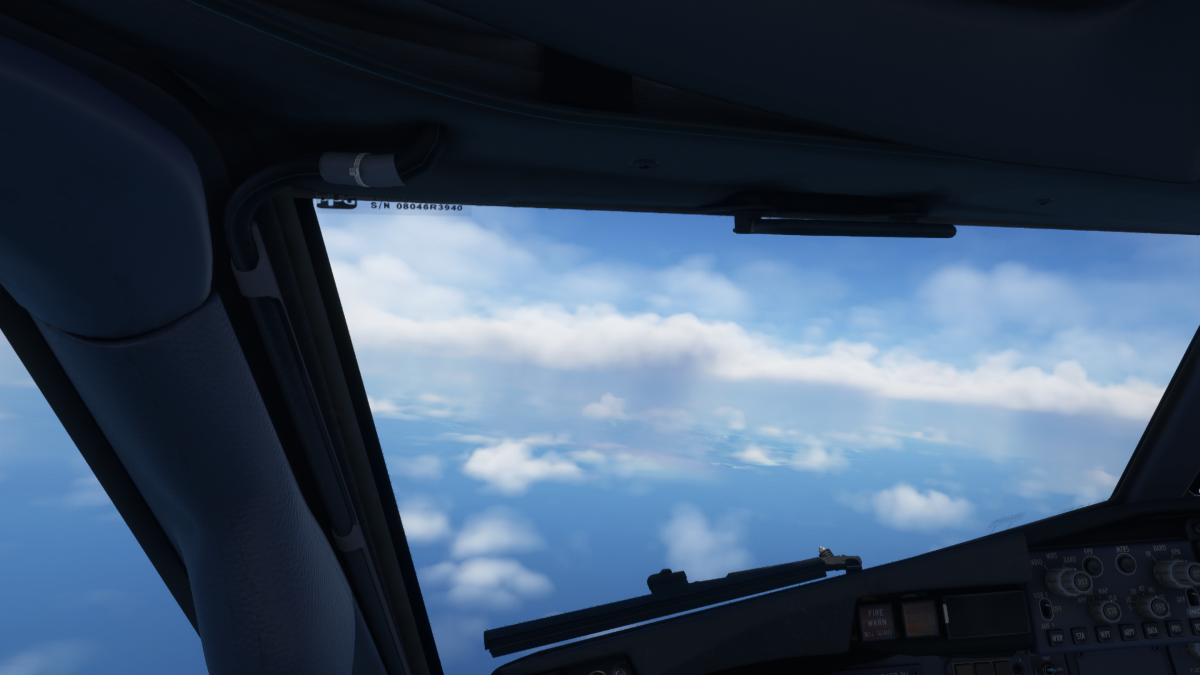Toggle the FPV button on EFIS panel
Viewport: 1200px width, 675px height.
(x=1093, y=566)
